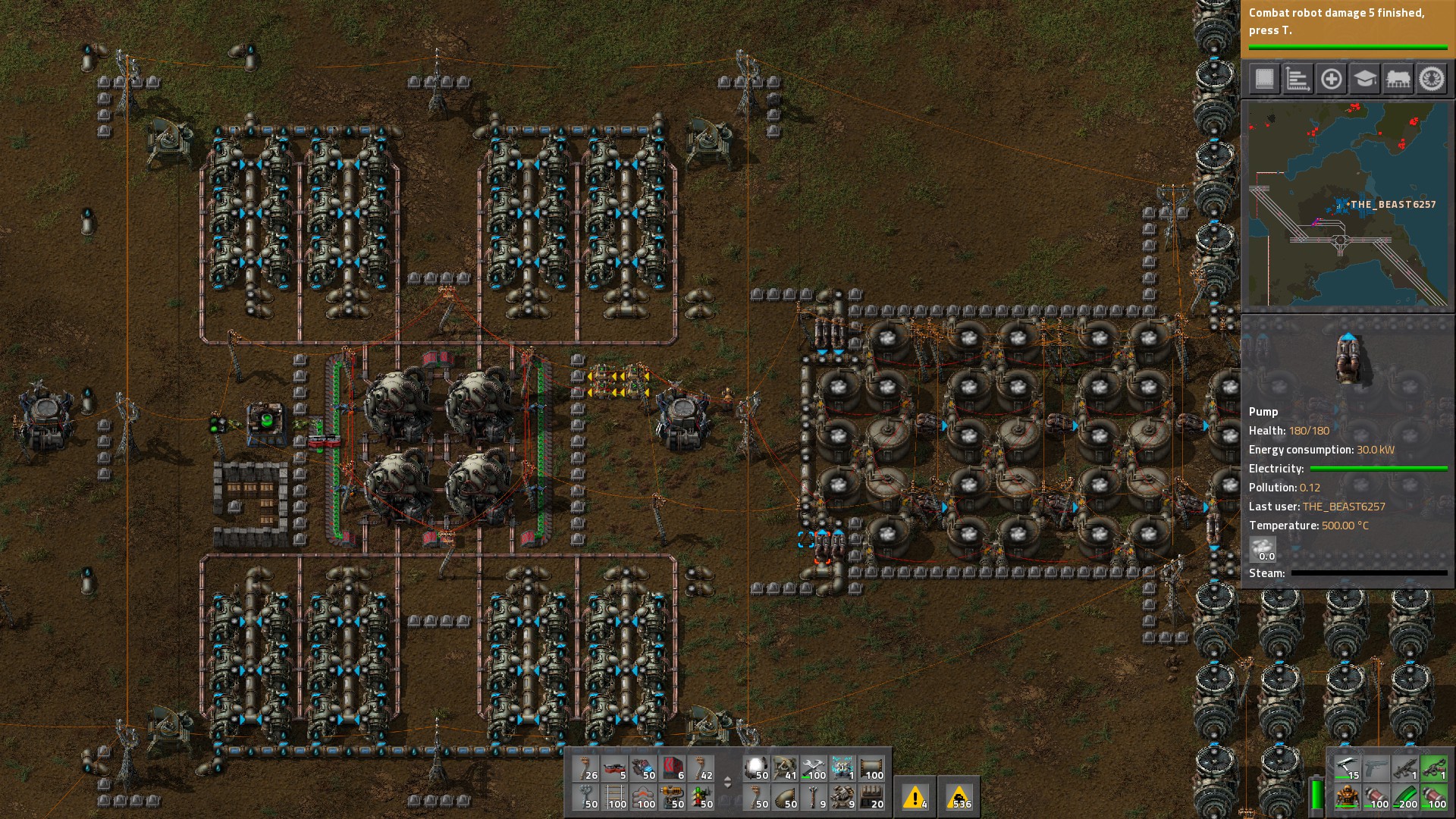Select the submachine gun weapon slot
The image size is (1456, 819).
(x=1404, y=768)
